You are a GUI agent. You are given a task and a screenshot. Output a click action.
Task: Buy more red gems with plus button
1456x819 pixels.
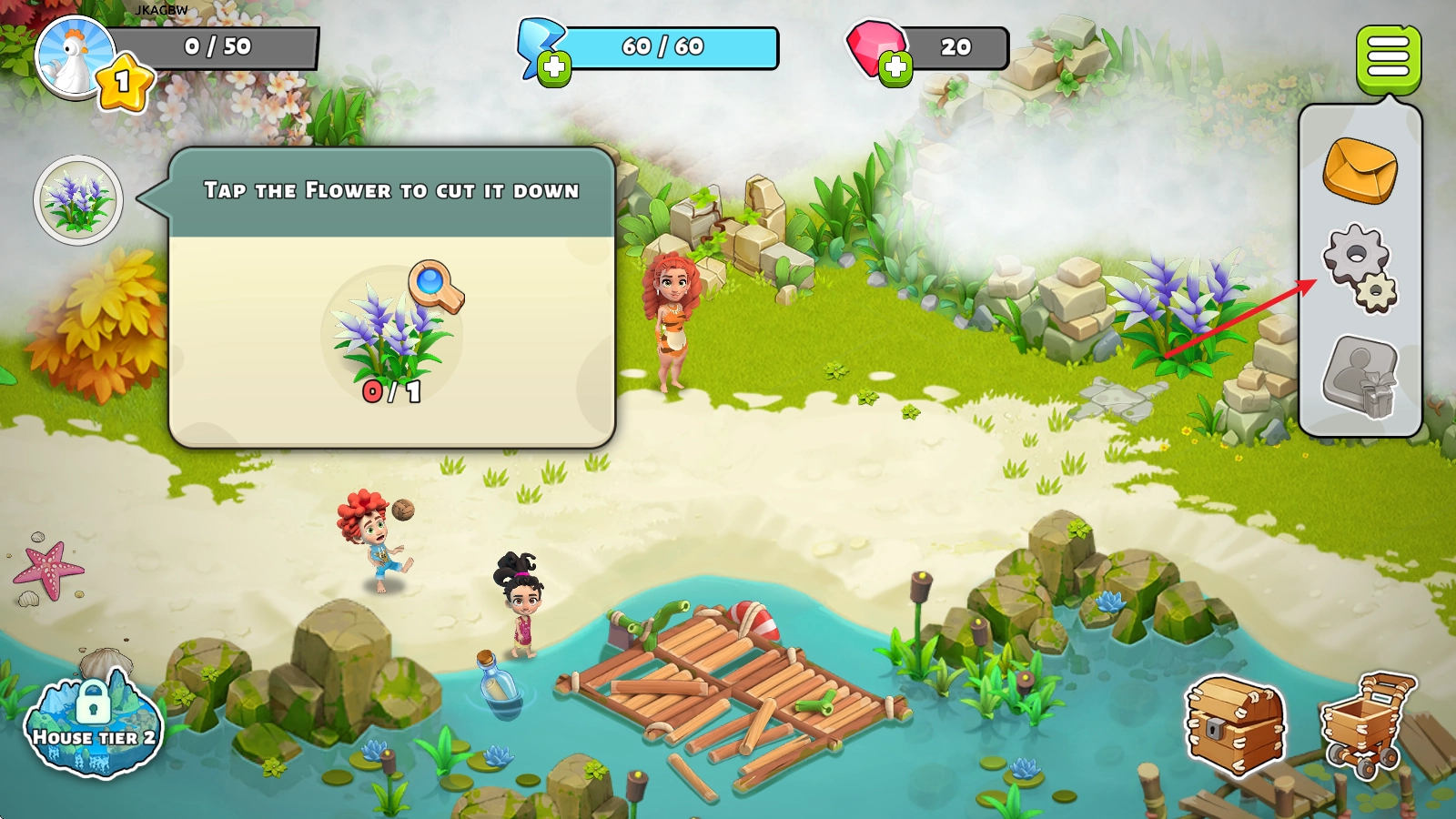click(895, 67)
